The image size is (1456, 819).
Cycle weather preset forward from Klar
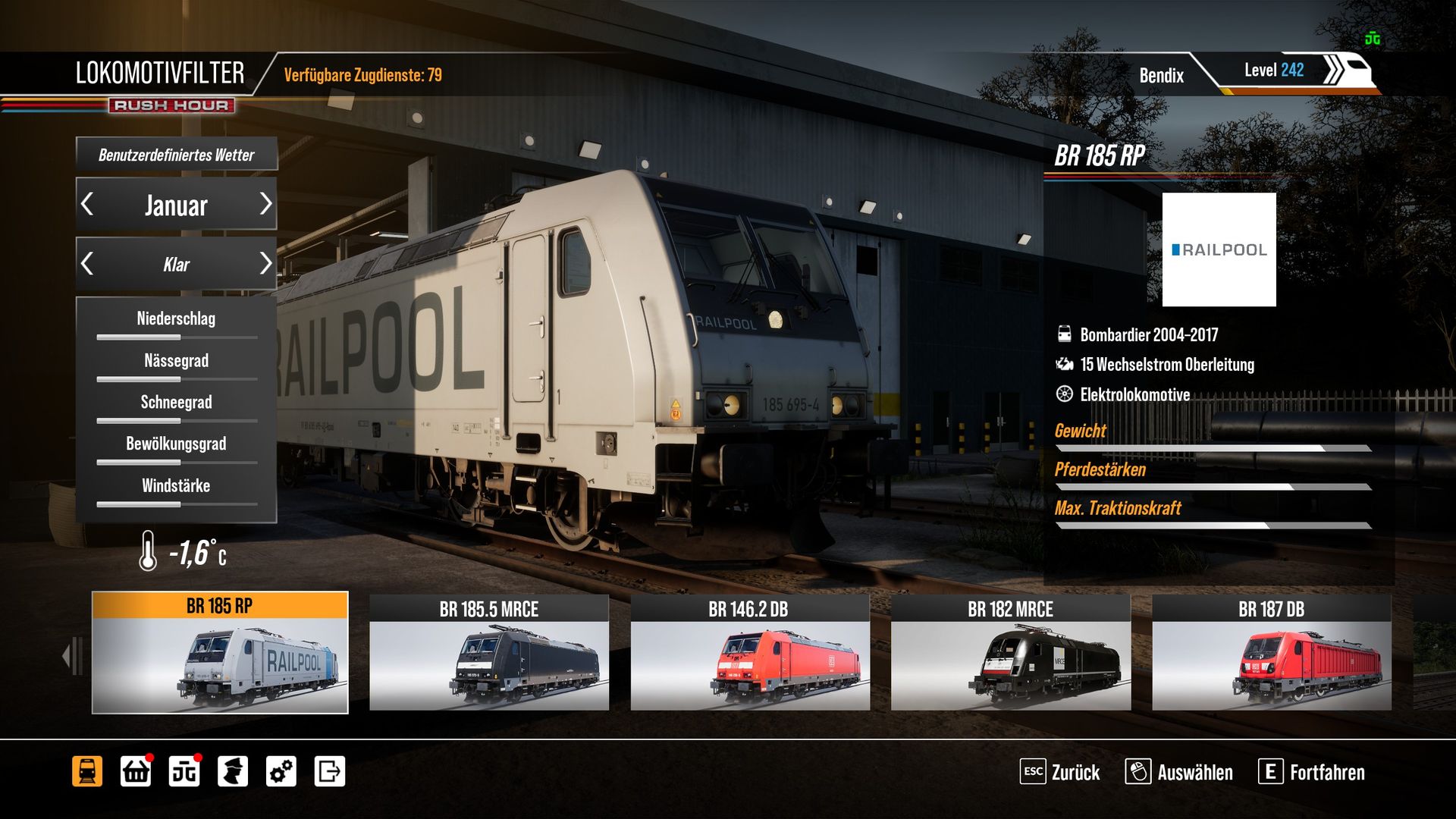pos(265,264)
